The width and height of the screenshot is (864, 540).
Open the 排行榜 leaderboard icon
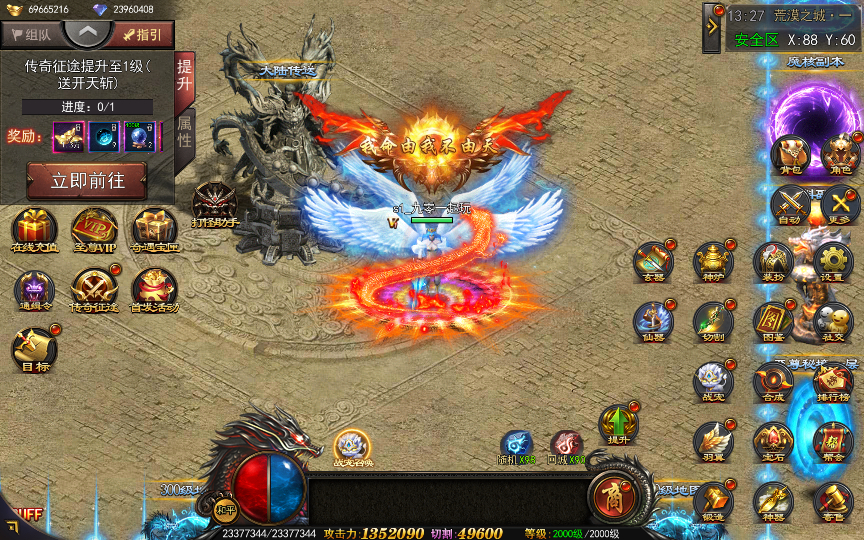(832, 380)
